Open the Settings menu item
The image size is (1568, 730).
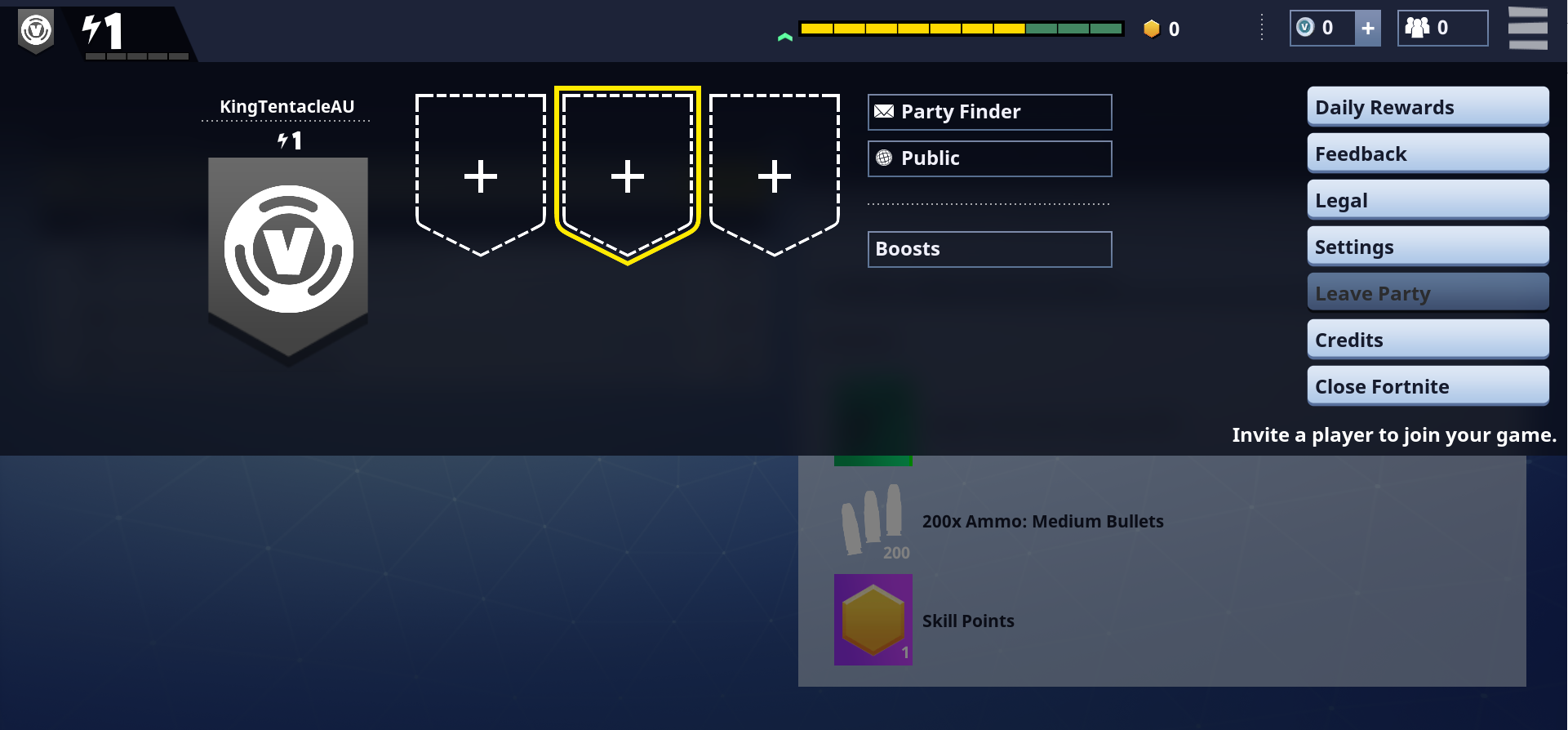(x=1427, y=246)
